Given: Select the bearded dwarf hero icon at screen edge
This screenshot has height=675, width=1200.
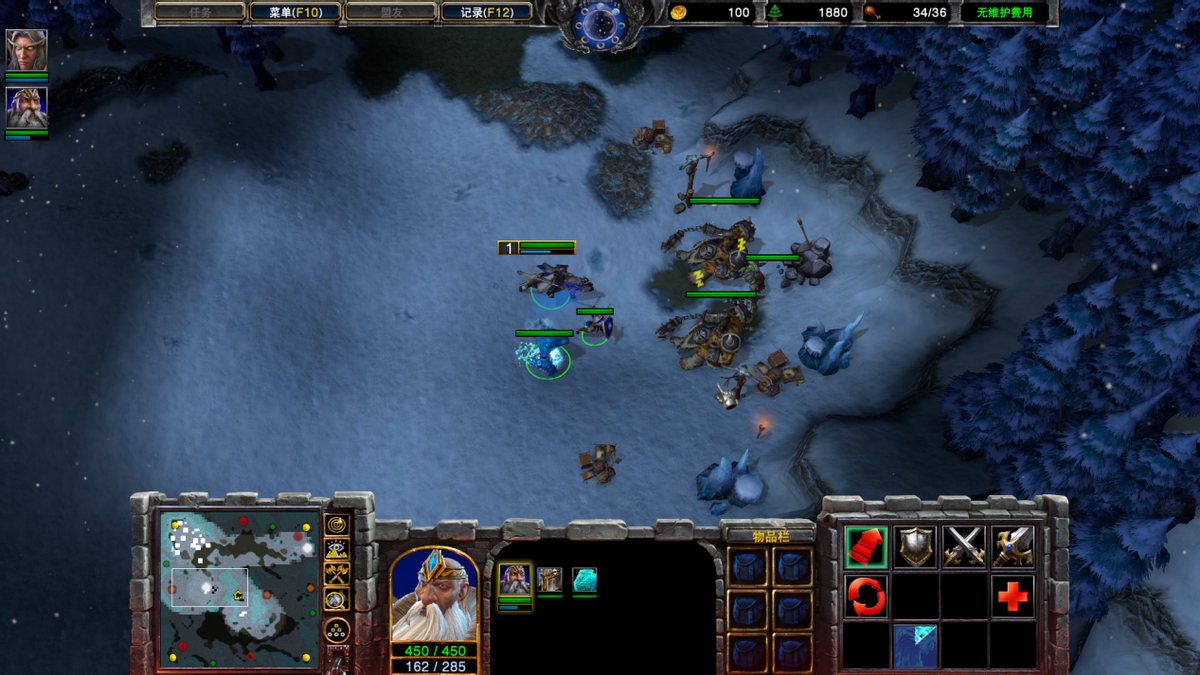Looking at the screenshot, I should (x=26, y=108).
